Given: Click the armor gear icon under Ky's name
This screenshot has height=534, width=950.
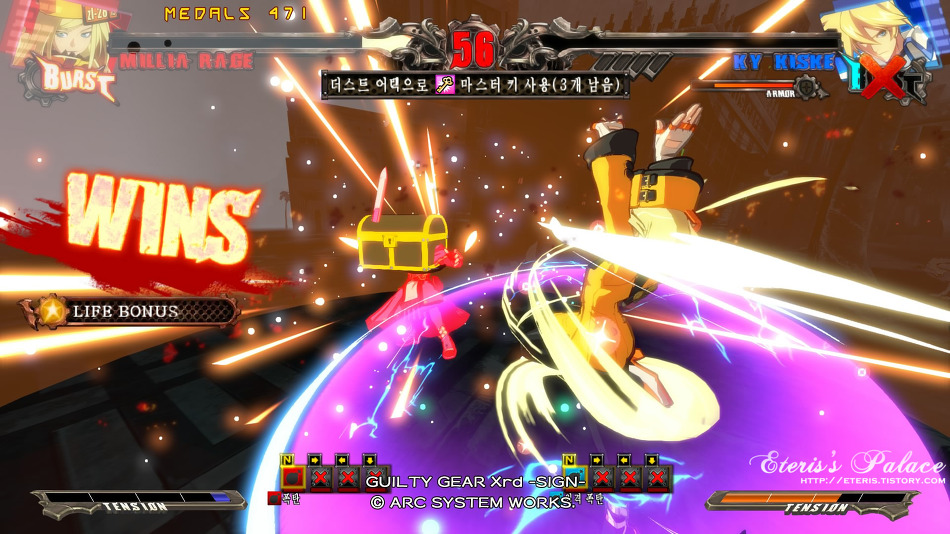Looking at the screenshot, I should coord(808,88).
